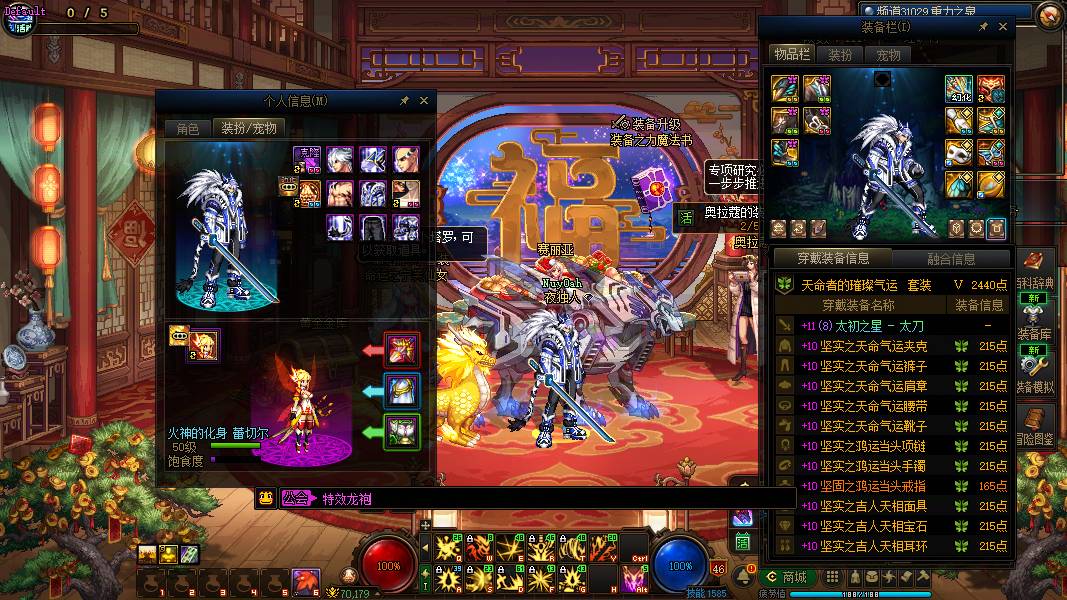Click the 幻化 weapon slot icon
1067x600 pixels.
pos(959,89)
